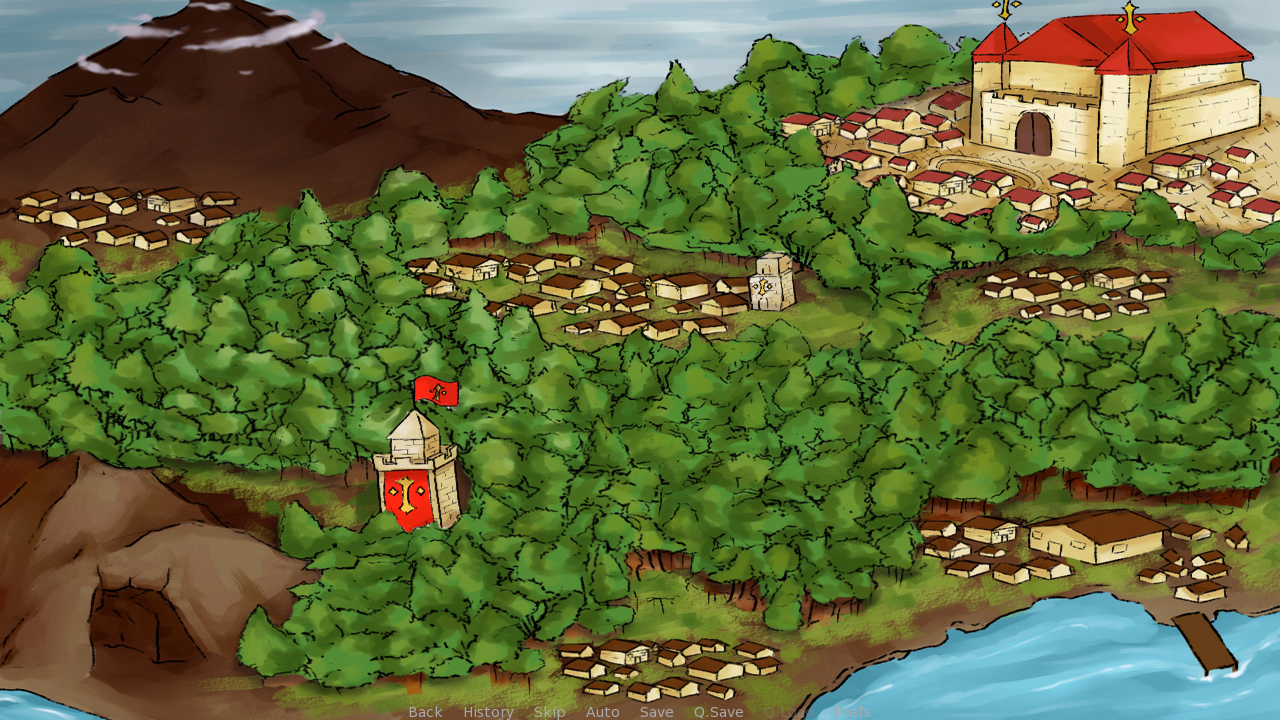Open the History screen
Screen dimensions: 1280x720
click(487, 712)
